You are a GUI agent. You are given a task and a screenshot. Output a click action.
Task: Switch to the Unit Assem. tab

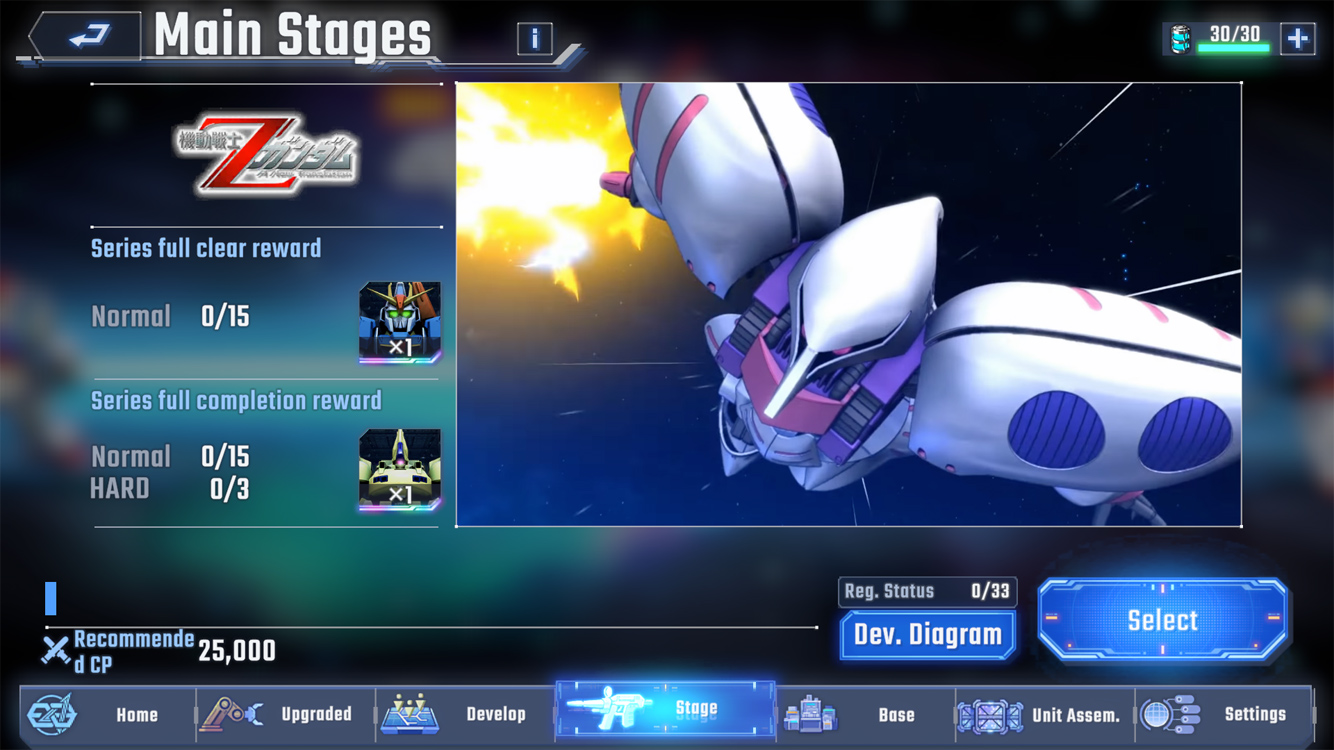tap(1045, 714)
